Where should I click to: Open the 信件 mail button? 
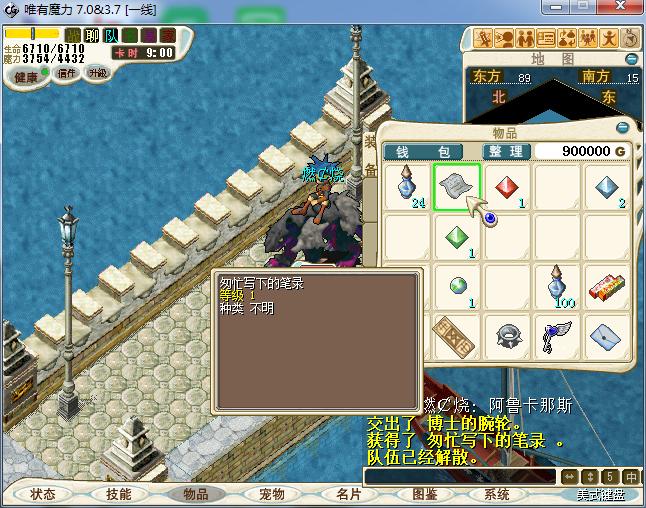(68, 72)
